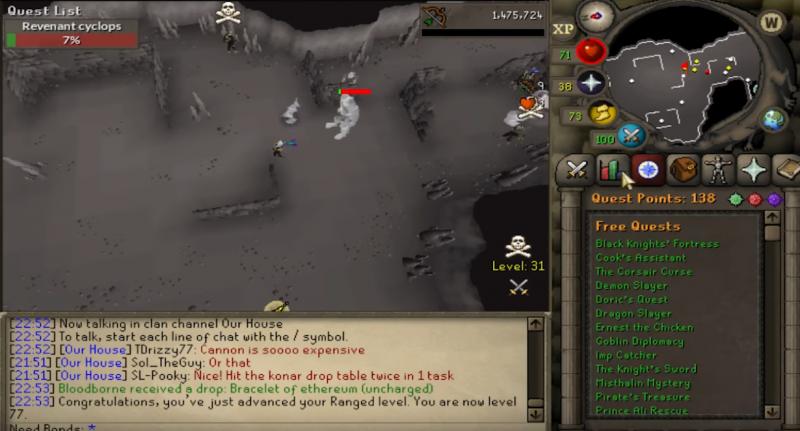Switch to the Skills tab
Image resolution: width=800 pixels, height=431 pixels.
tap(610, 171)
